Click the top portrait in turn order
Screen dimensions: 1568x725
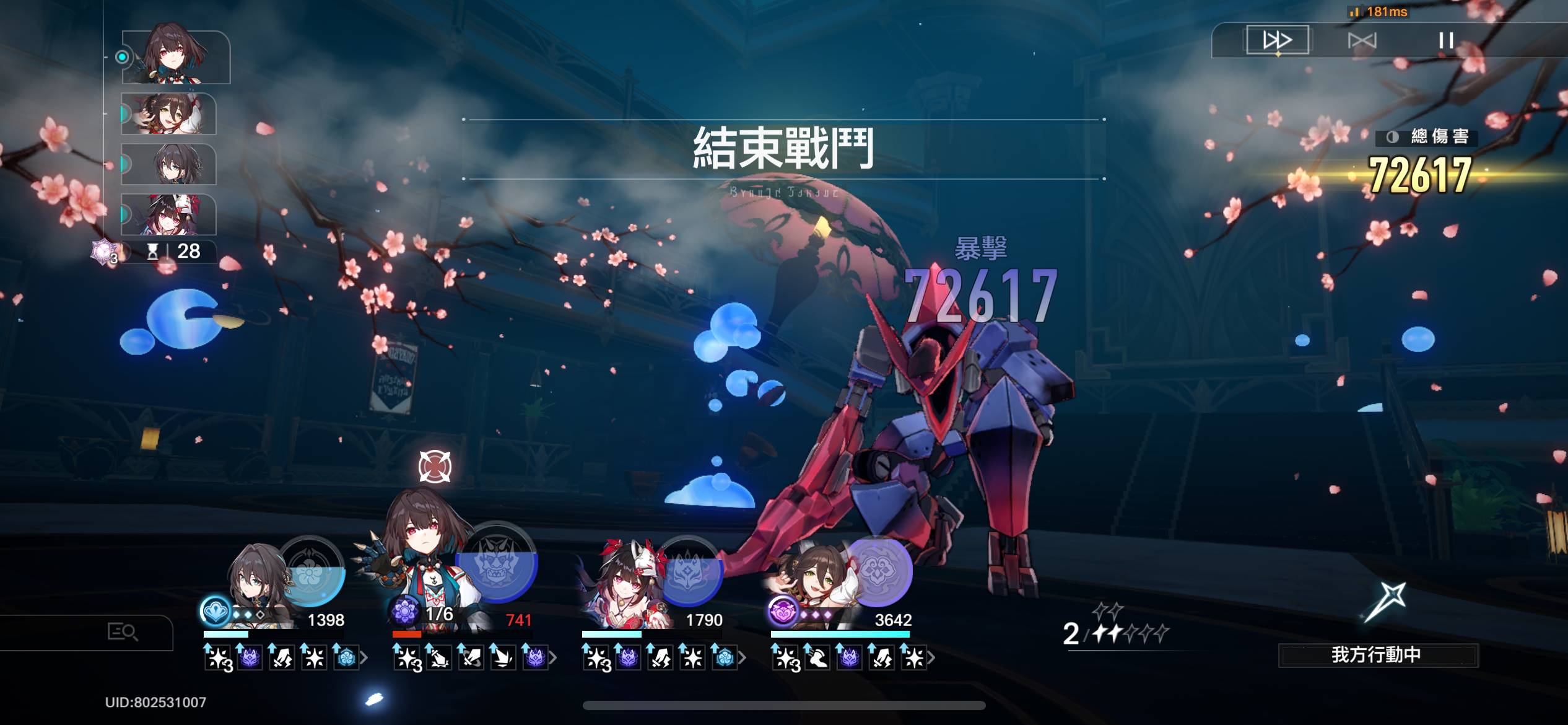176,57
